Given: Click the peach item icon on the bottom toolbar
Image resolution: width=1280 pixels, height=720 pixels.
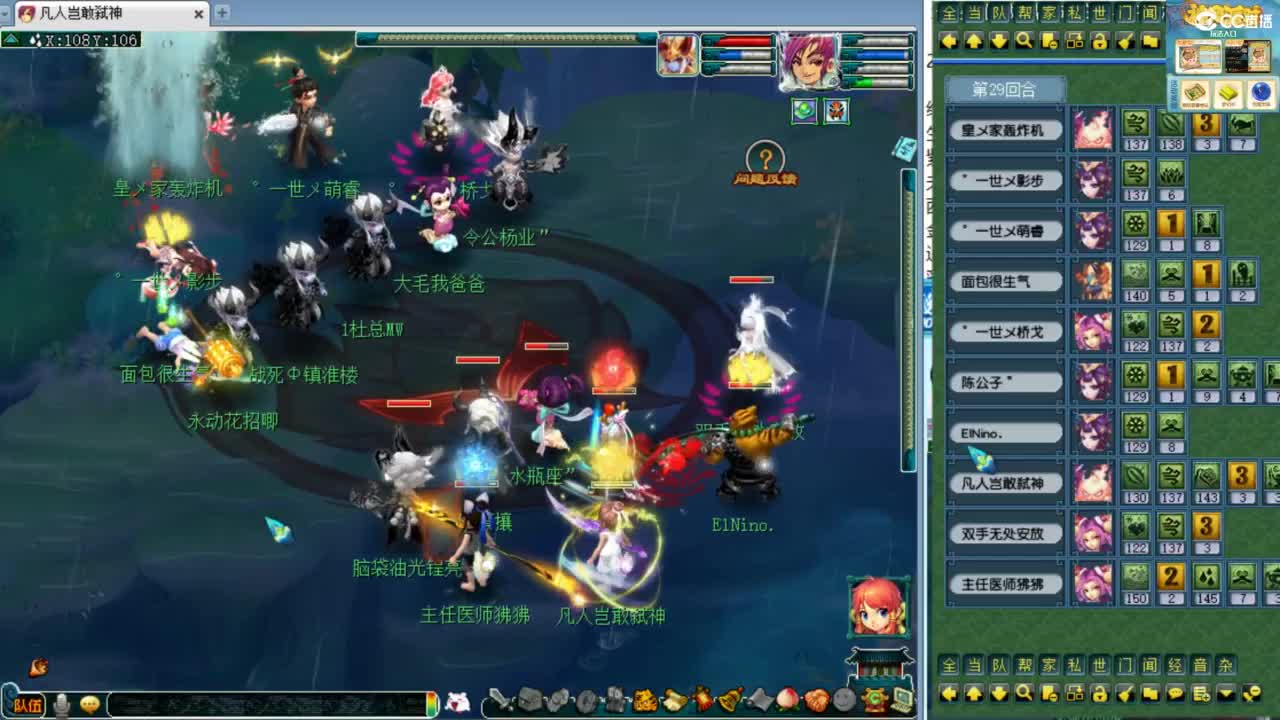Looking at the screenshot, I should click(x=787, y=698).
